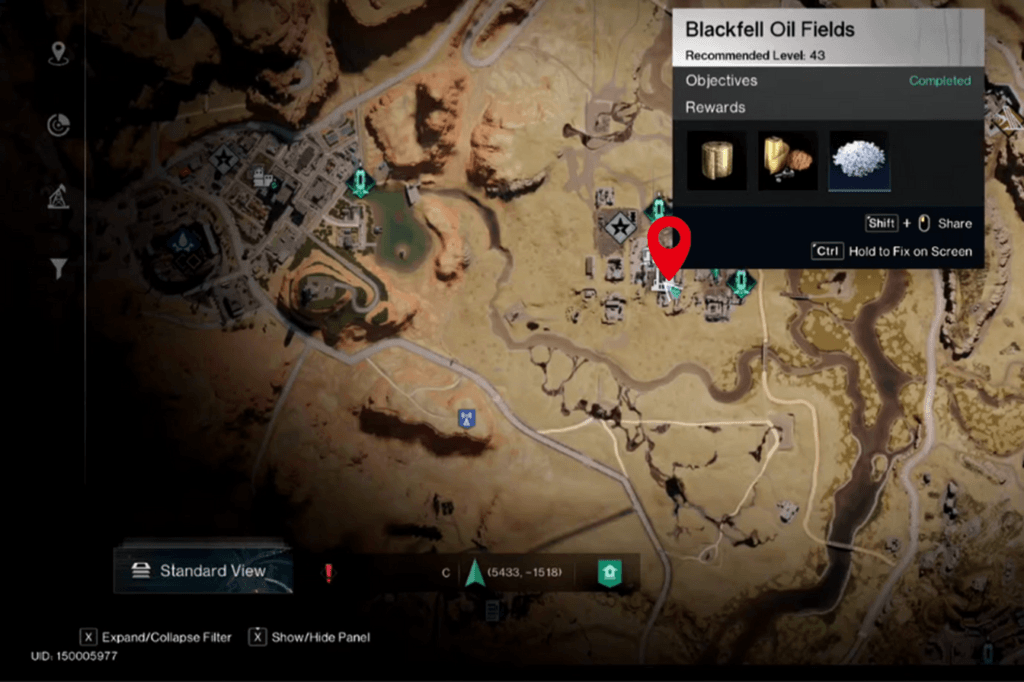Select the star diamond marker near red pin
This screenshot has width=1024, height=682.
point(620,227)
